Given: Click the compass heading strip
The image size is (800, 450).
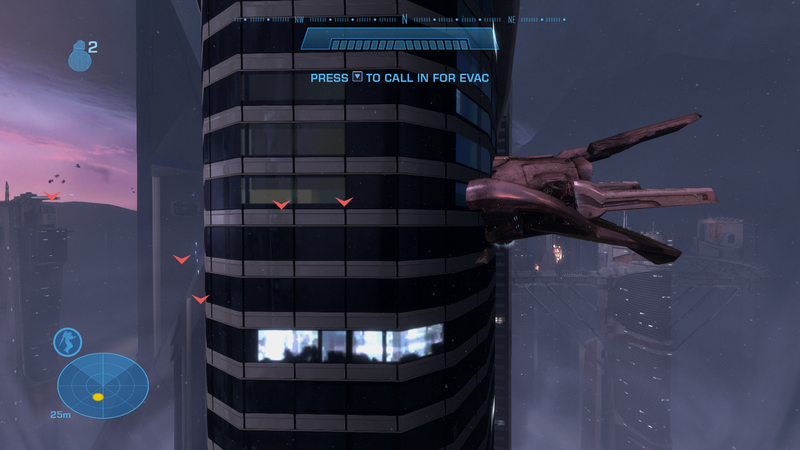Looking at the screenshot, I should [x=400, y=19].
